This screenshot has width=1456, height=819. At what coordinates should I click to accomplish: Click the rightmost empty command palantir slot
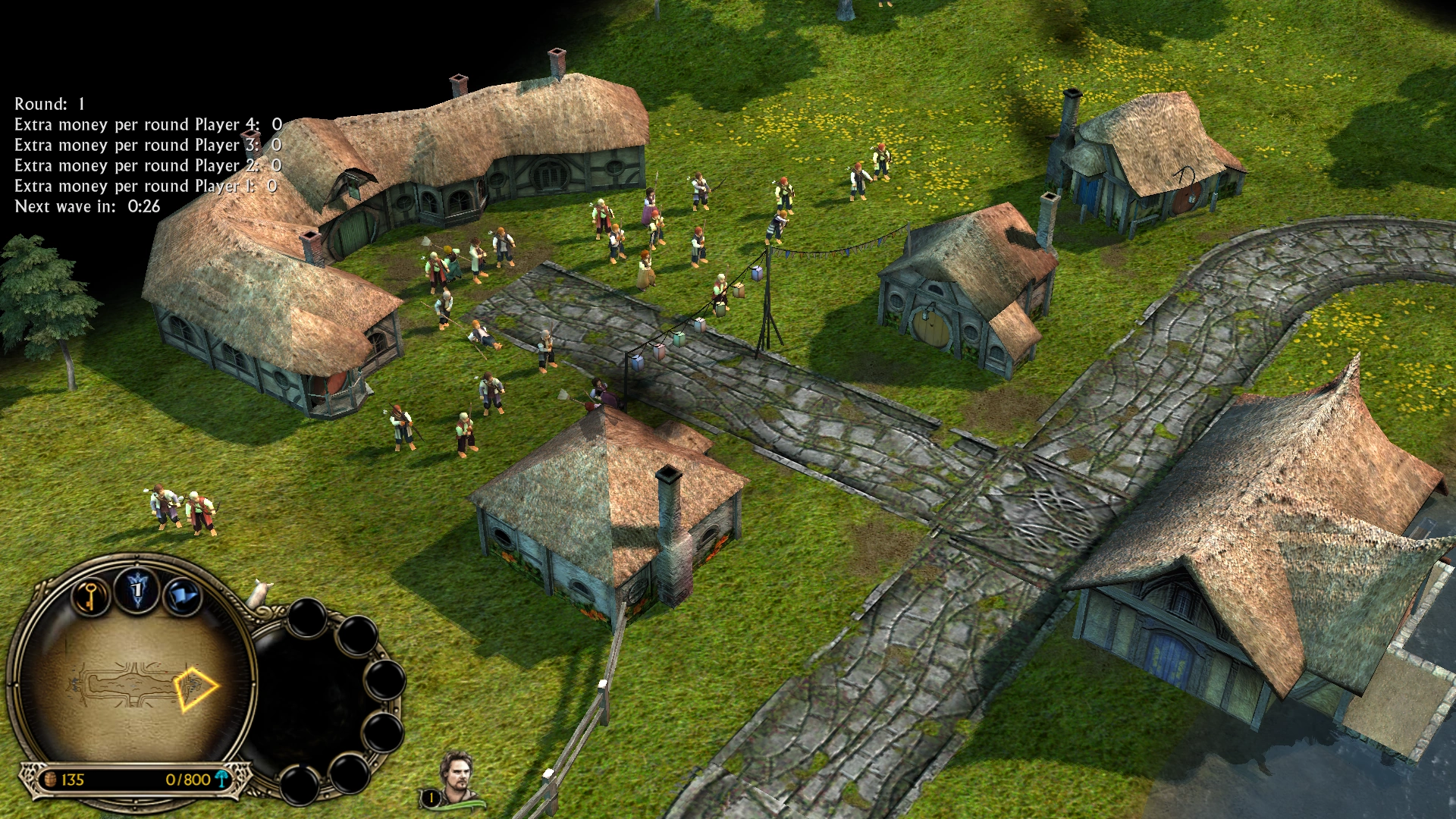[x=387, y=681]
